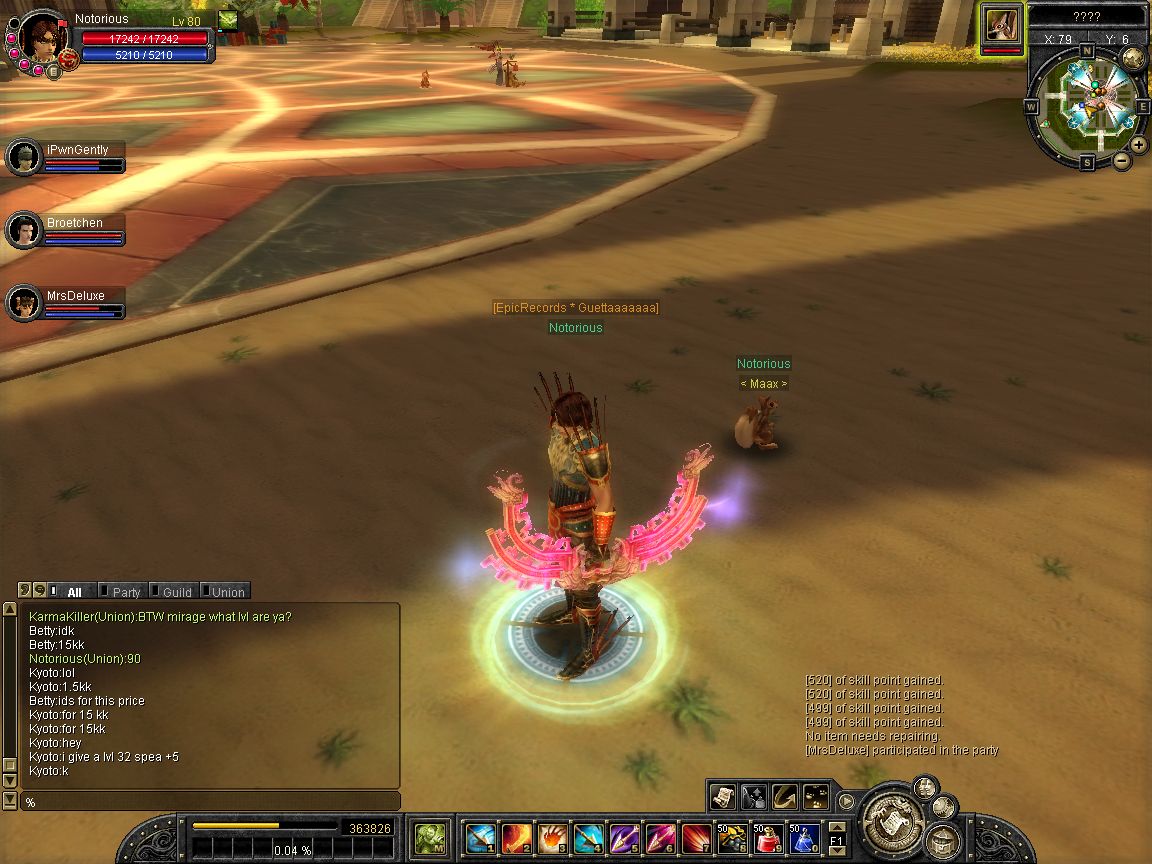Open the world map globe button
Screen dimensions: 1152x864
click(x=1133, y=58)
